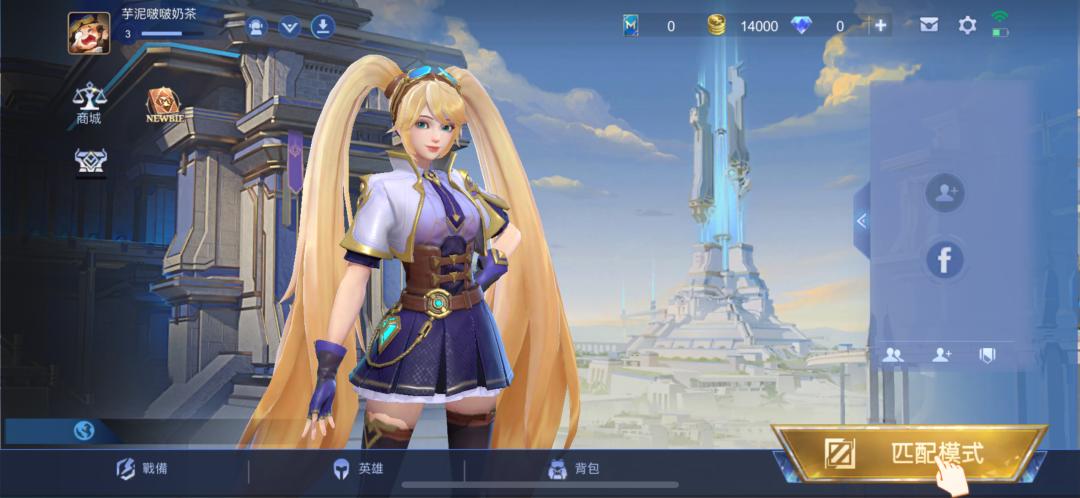The image size is (1080, 498).
Task: Tap the player avatar portrait
Action: click(x=89, y=32)
